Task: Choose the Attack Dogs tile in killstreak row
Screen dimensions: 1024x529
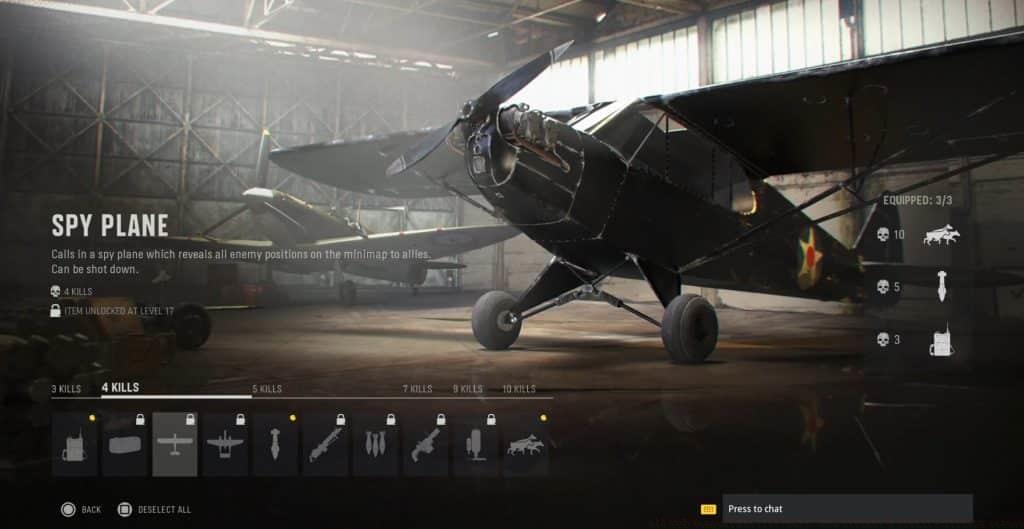Action: [x=526, y=445]
